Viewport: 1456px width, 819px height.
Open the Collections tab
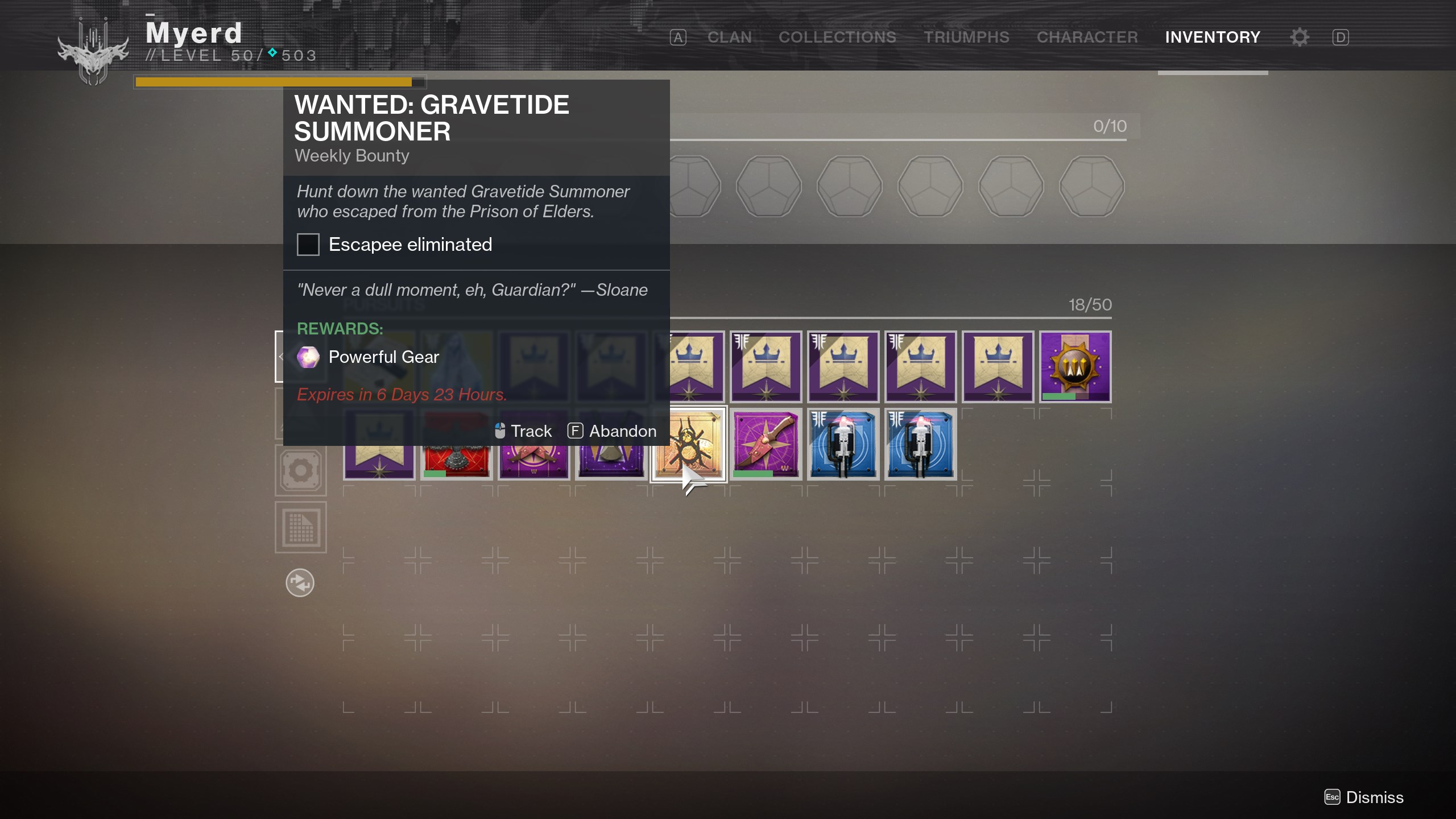837,38
